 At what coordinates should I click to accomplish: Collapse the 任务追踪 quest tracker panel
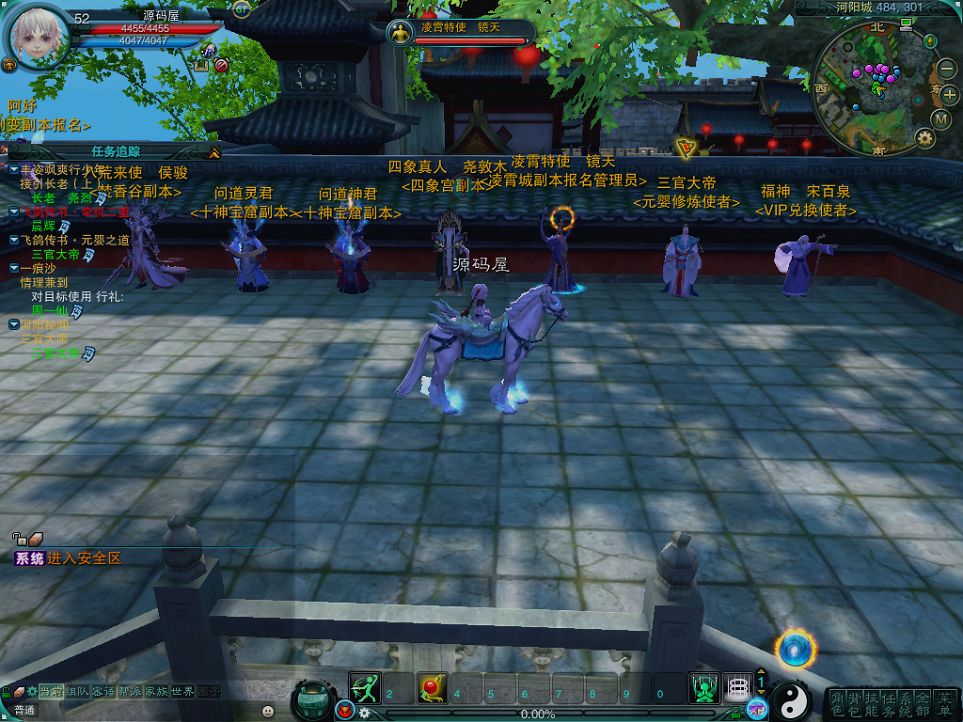coord(212,153)
